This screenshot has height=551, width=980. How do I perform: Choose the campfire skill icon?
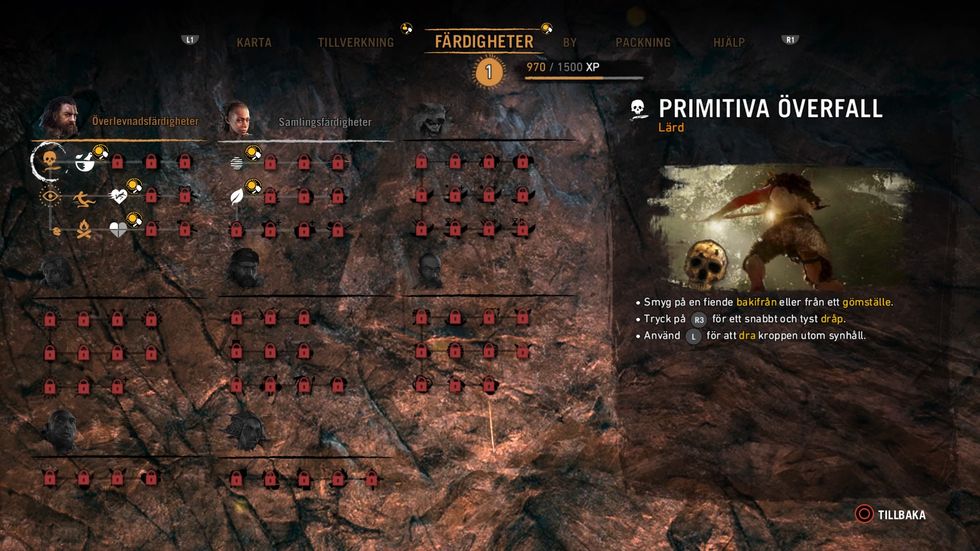point(85,230)
